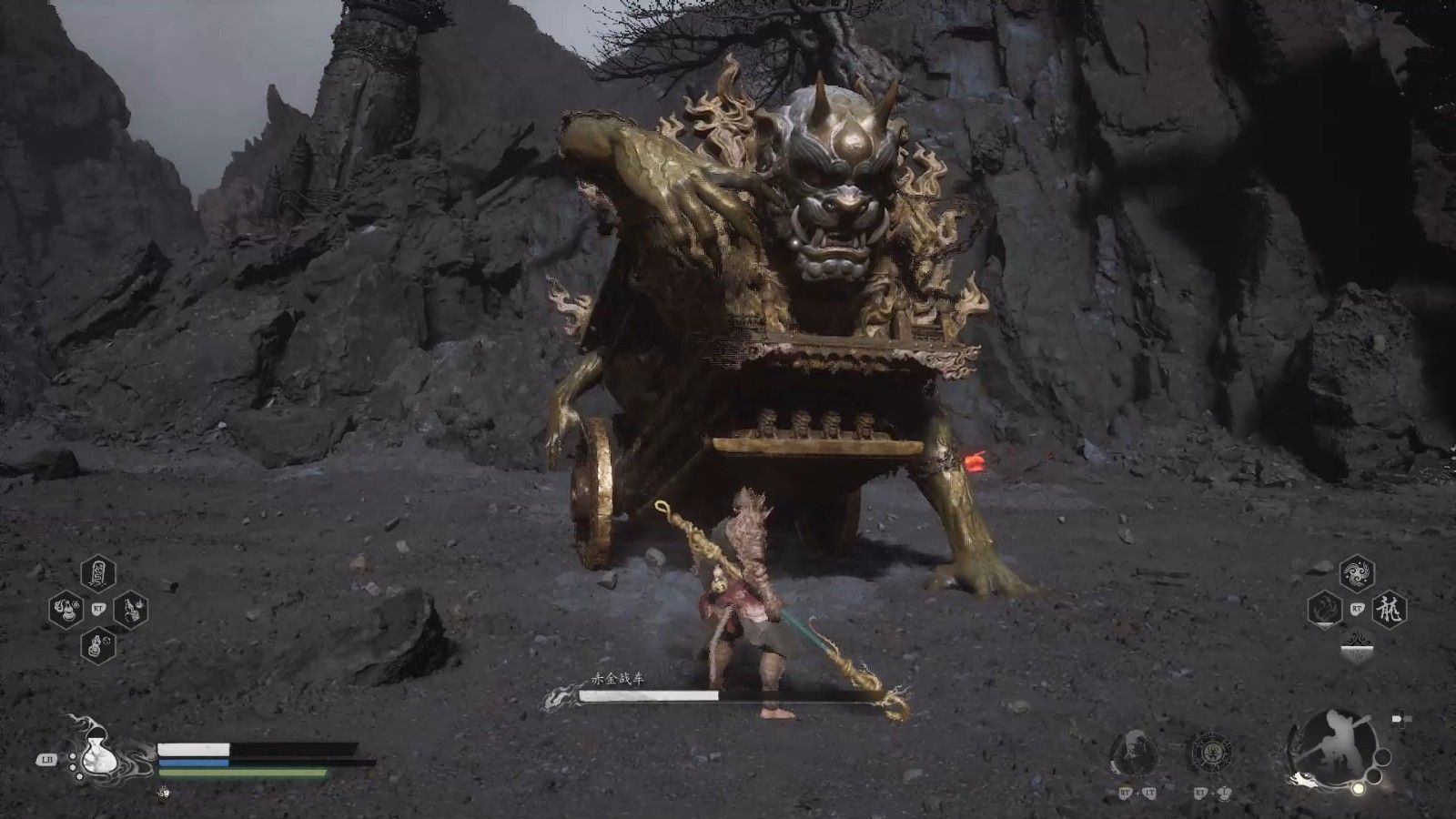
Task: Select the bottom spell hexagon recharging
Action: pyautogui.click(x=1358, y=645)
